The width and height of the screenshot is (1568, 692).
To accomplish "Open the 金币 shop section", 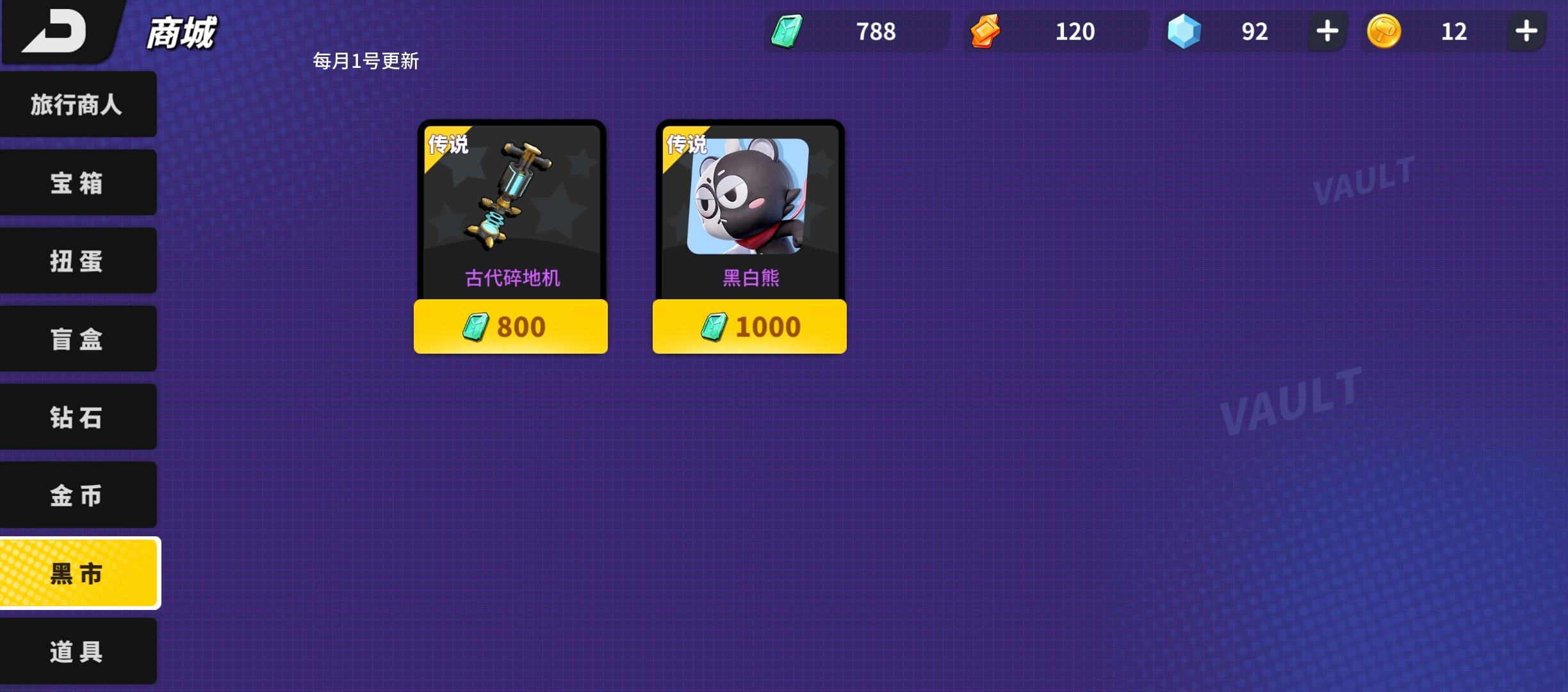I will click(78, 495).
